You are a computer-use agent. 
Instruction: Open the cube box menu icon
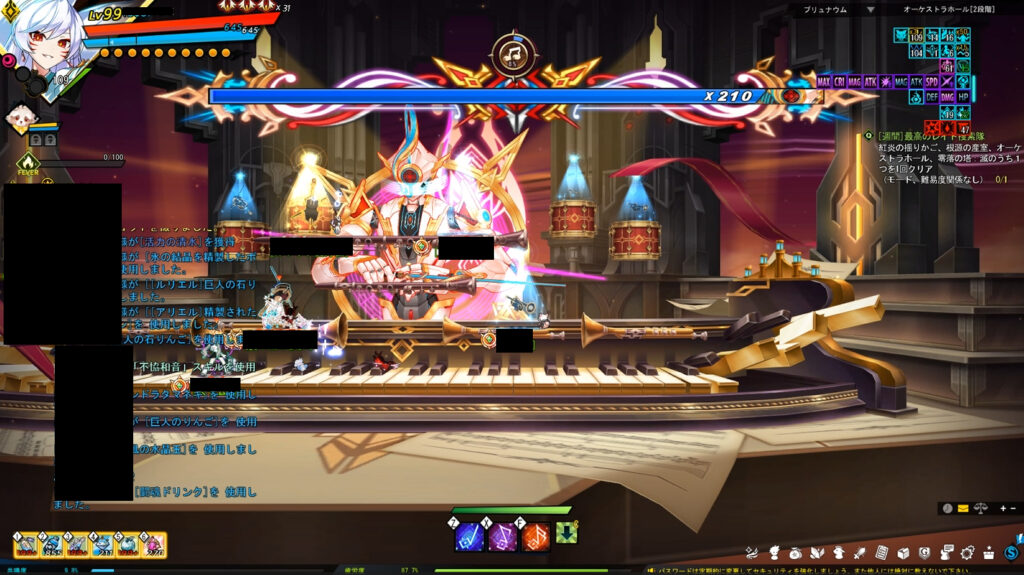[903, 552]
